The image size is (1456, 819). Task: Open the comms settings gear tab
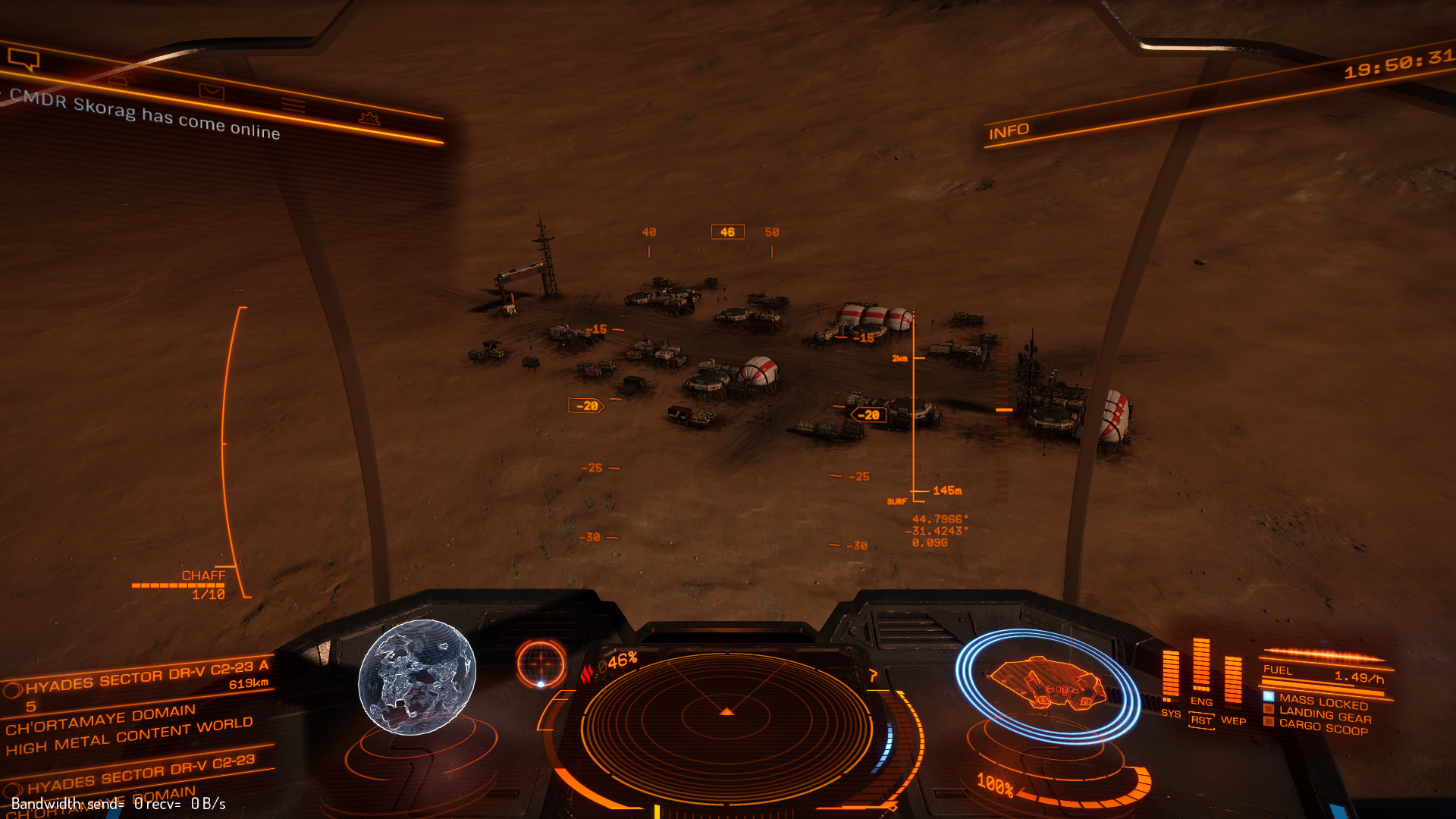tap(369, 118)
